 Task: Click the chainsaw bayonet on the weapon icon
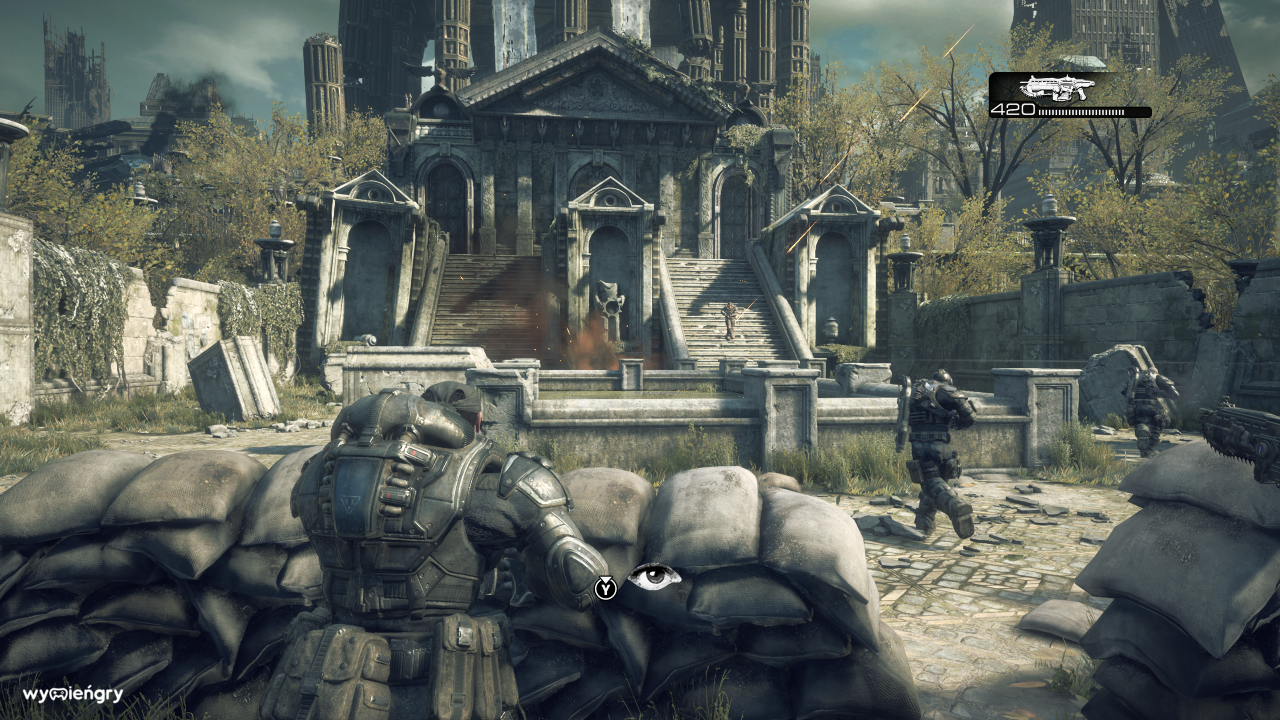coord(1030,92)
